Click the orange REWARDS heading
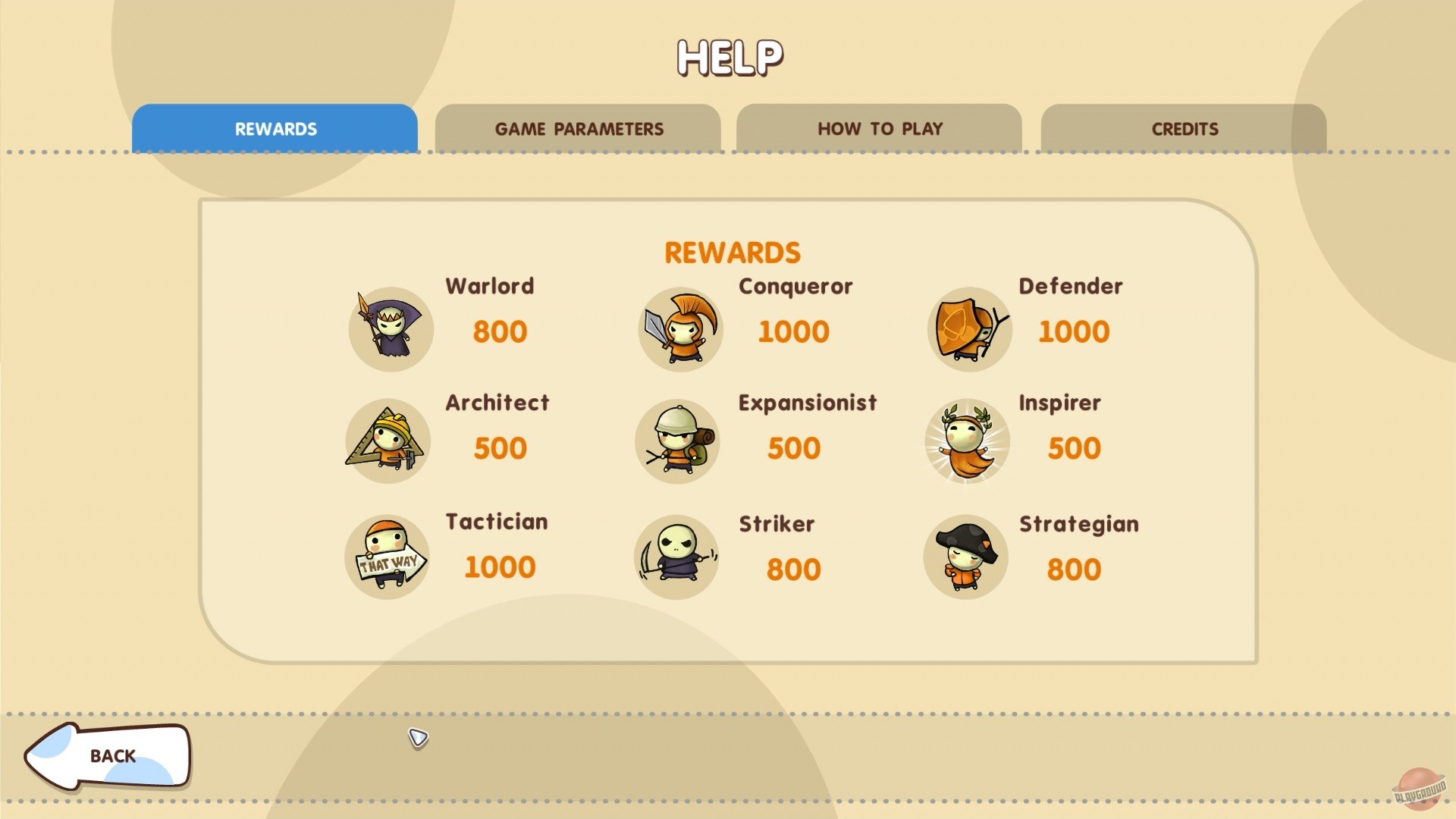Image resolution: width=1456 pixels, height=819 pixels. 732,253
